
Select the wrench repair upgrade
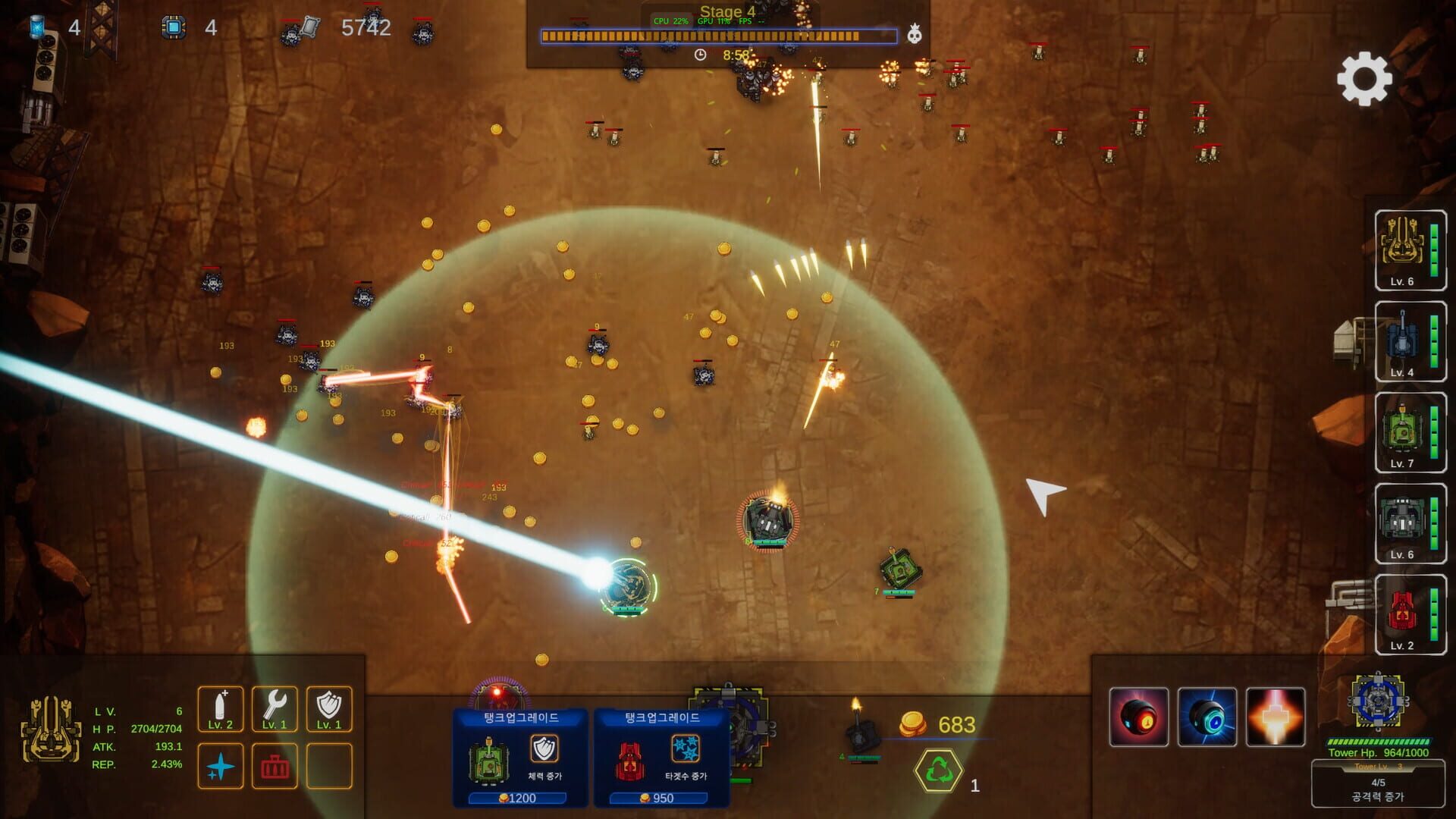click(275, 709)
